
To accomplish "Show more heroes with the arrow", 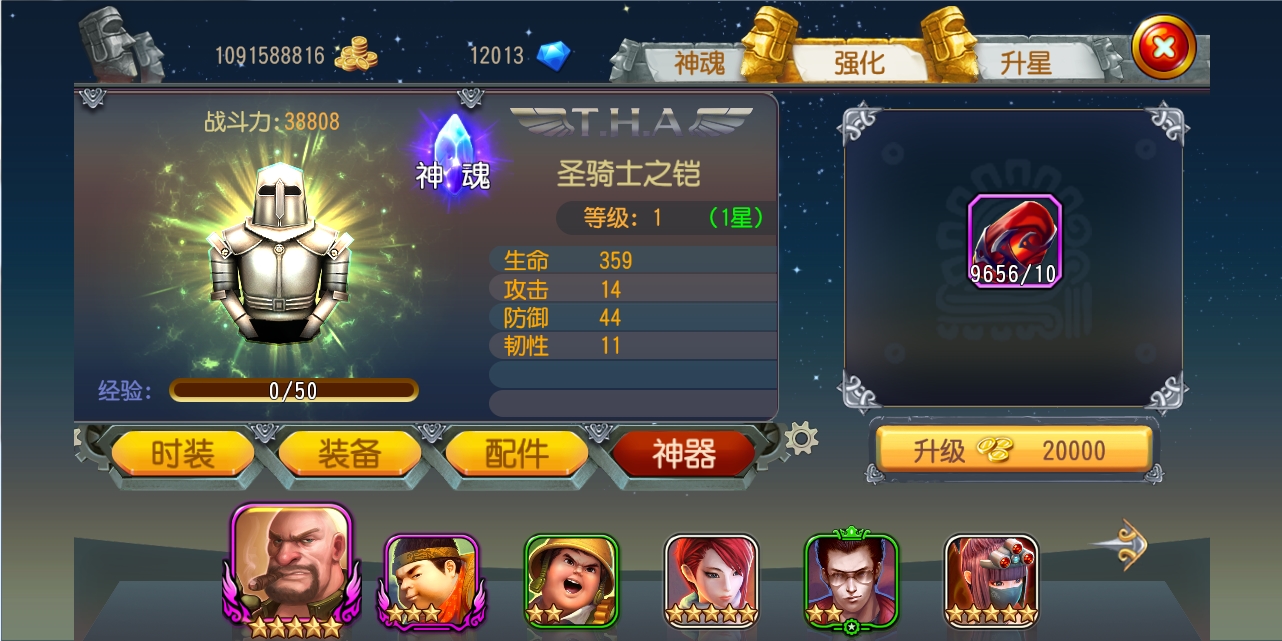I will click(1121, 544).
